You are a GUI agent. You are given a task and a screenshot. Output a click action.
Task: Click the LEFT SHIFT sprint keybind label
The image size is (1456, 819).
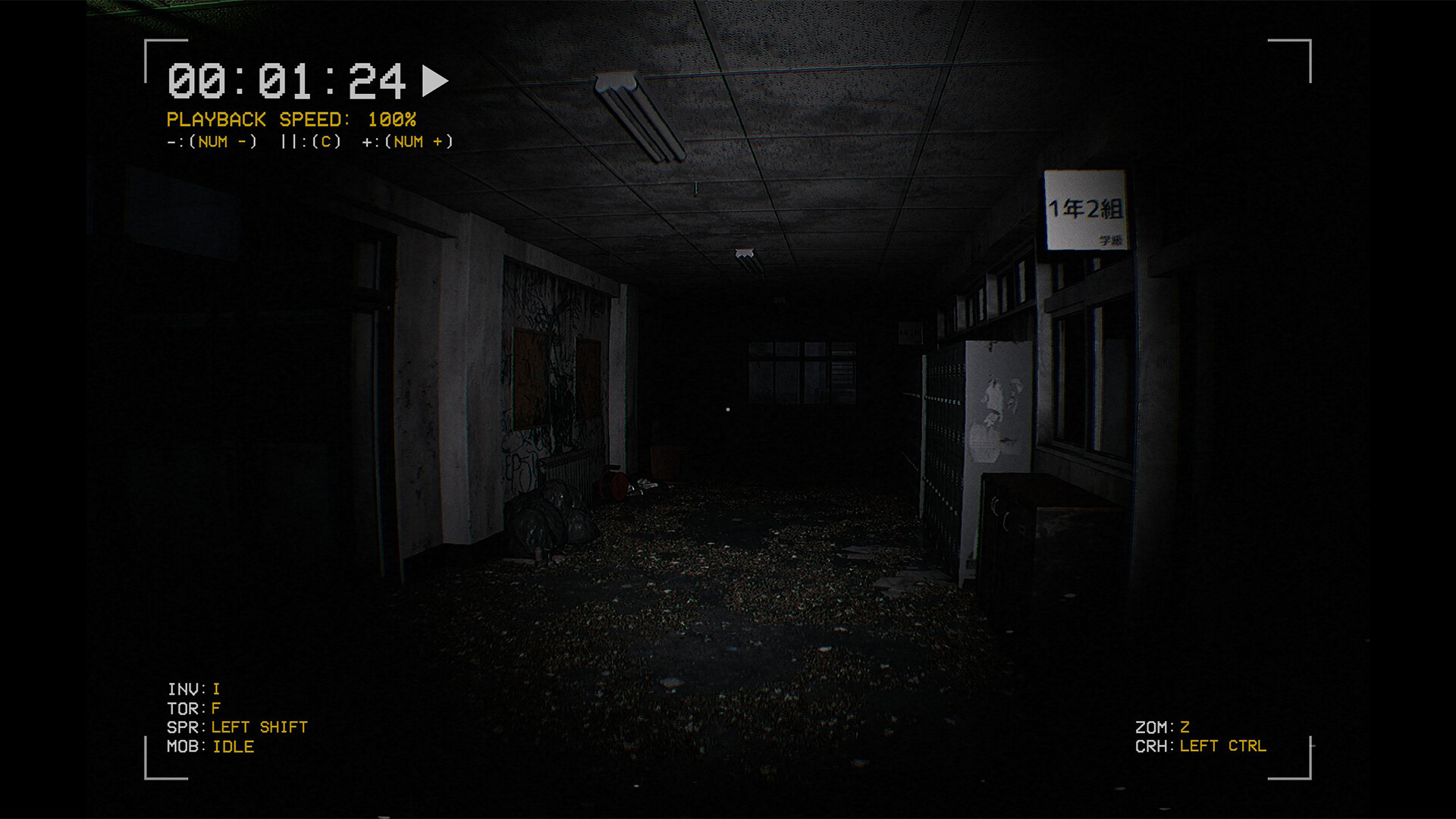tap(262, 726)
